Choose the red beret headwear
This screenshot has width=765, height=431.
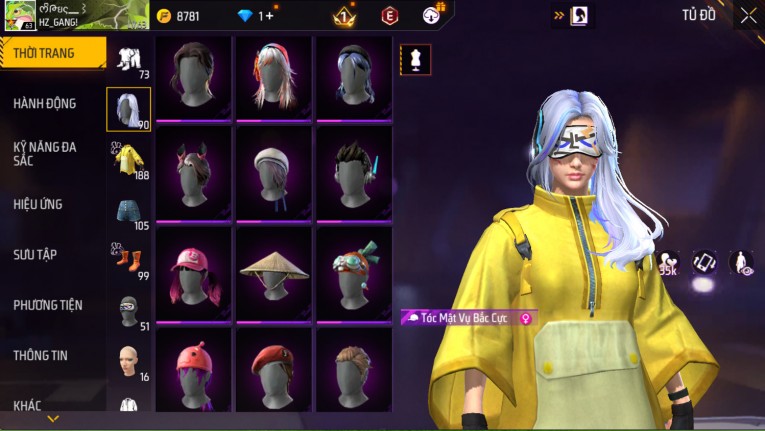274,368
